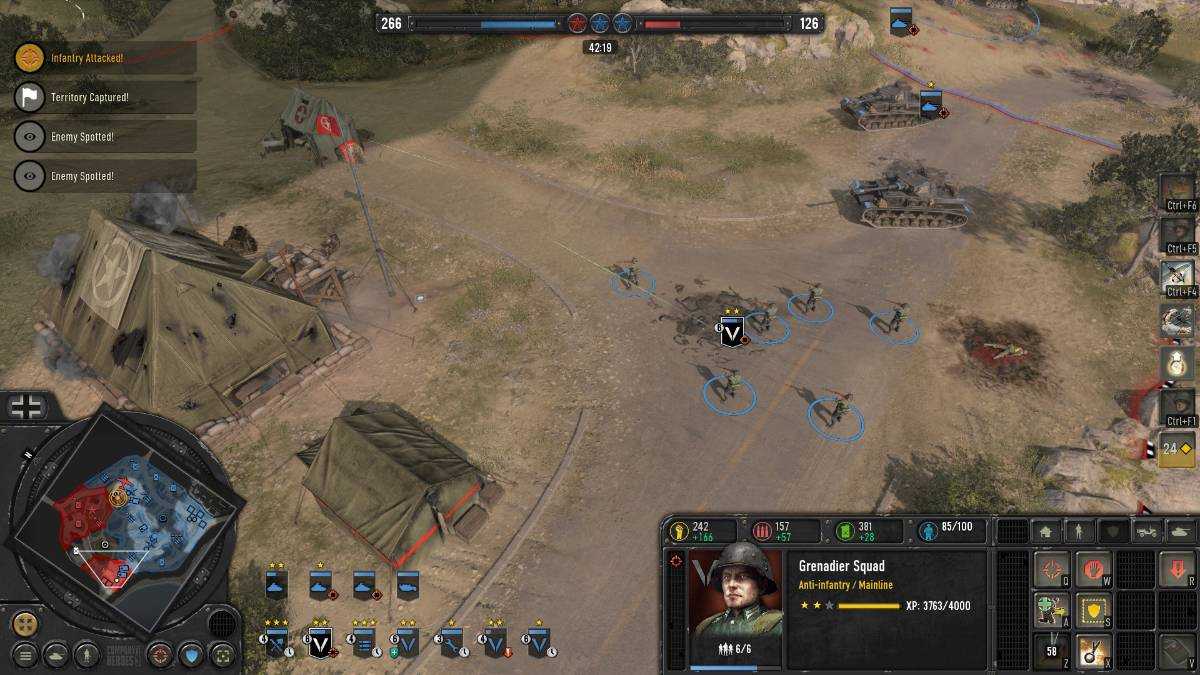The height and width of the screenshot is (675, 1200).
Task: Open the tank production tab
Action: pyautogui.click(x=1181, y=531)
